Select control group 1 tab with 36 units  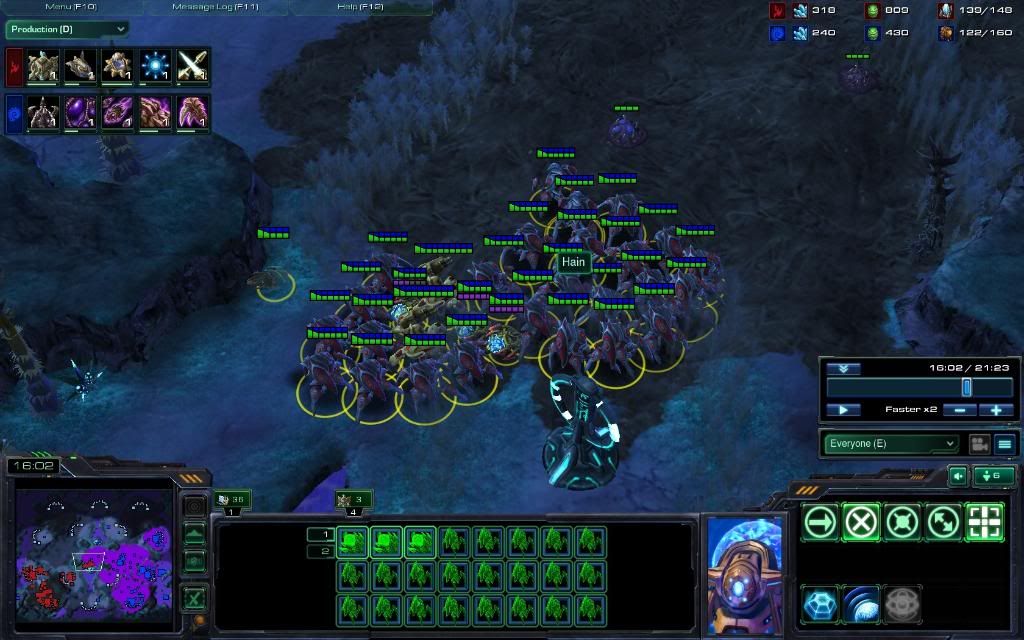tap(232, 499)
